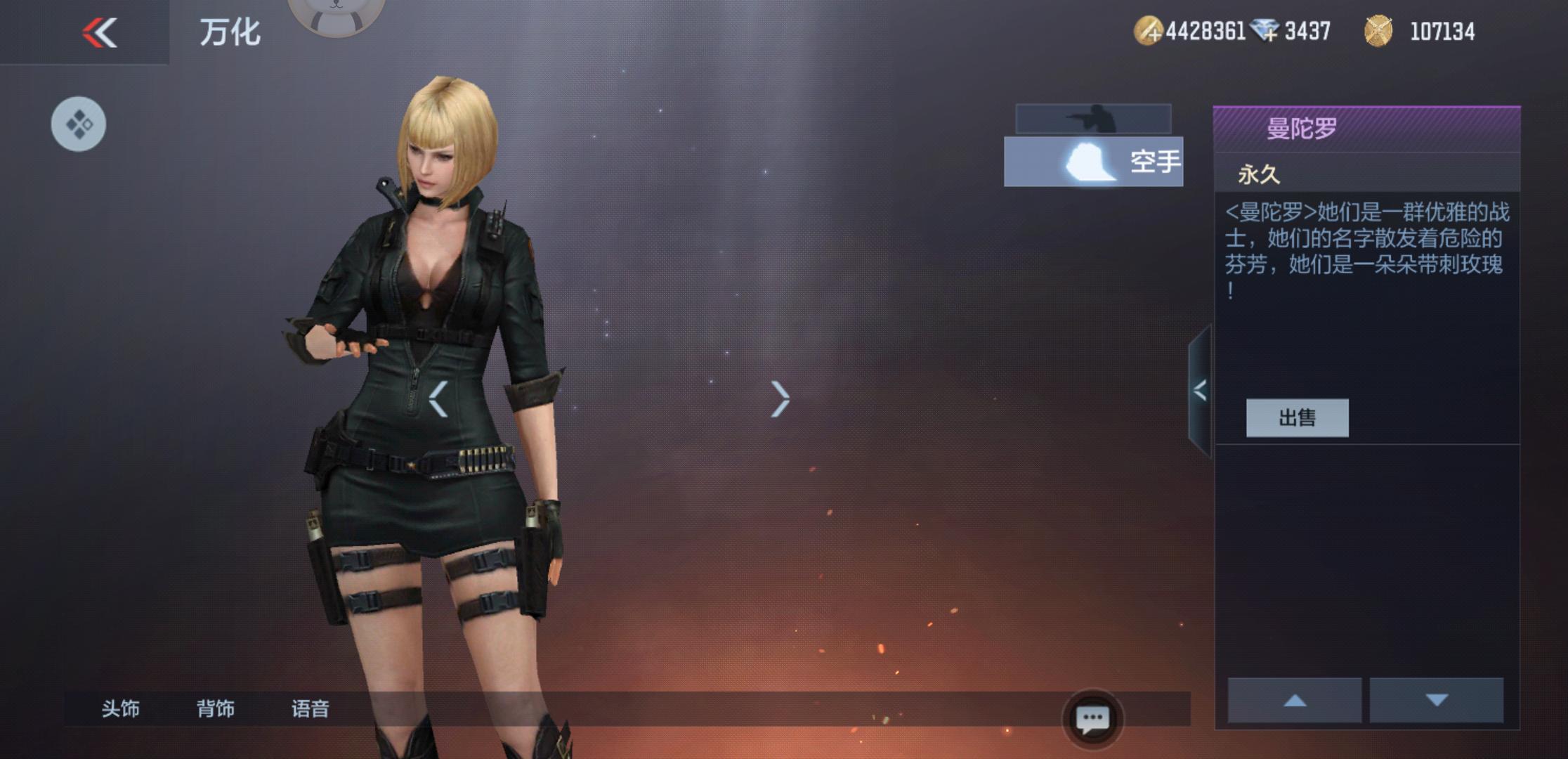
Task: Open the 头饰 headwear tab
Action: pyautogui.click(x=120, y=708)
